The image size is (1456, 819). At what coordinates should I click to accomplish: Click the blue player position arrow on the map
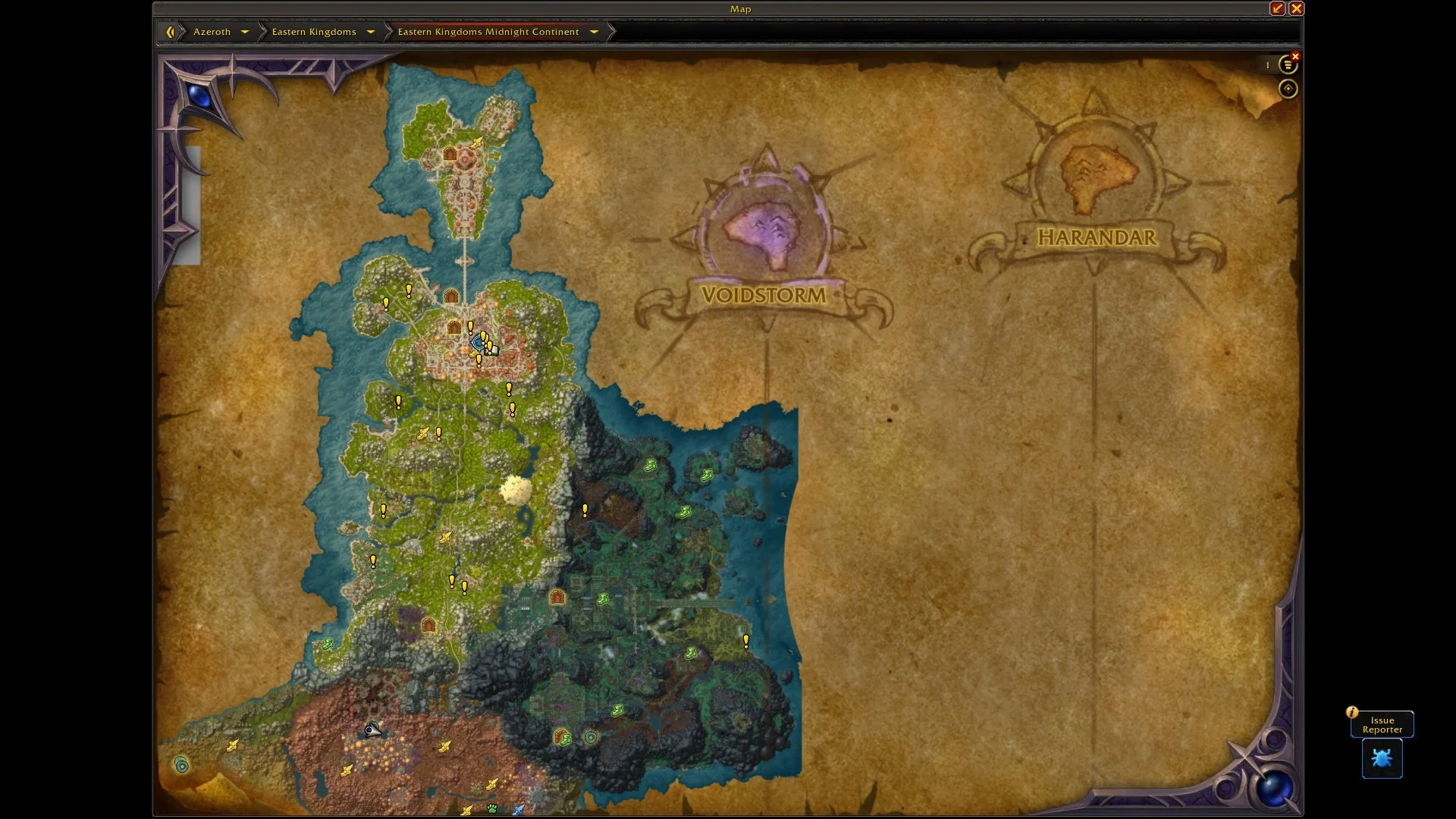[x=476, y=343]
